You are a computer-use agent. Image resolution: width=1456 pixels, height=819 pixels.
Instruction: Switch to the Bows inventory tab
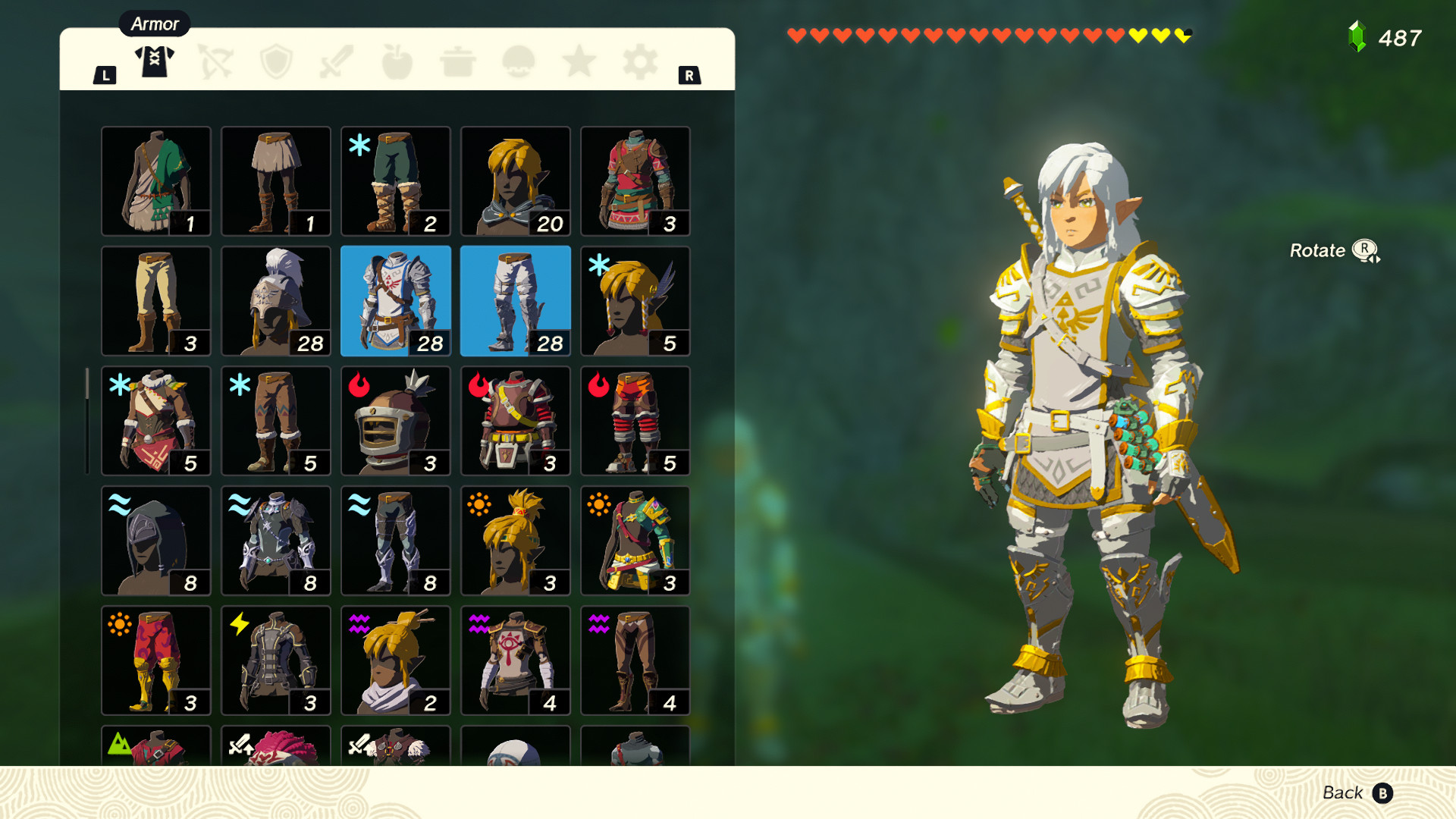coord(215,62)
